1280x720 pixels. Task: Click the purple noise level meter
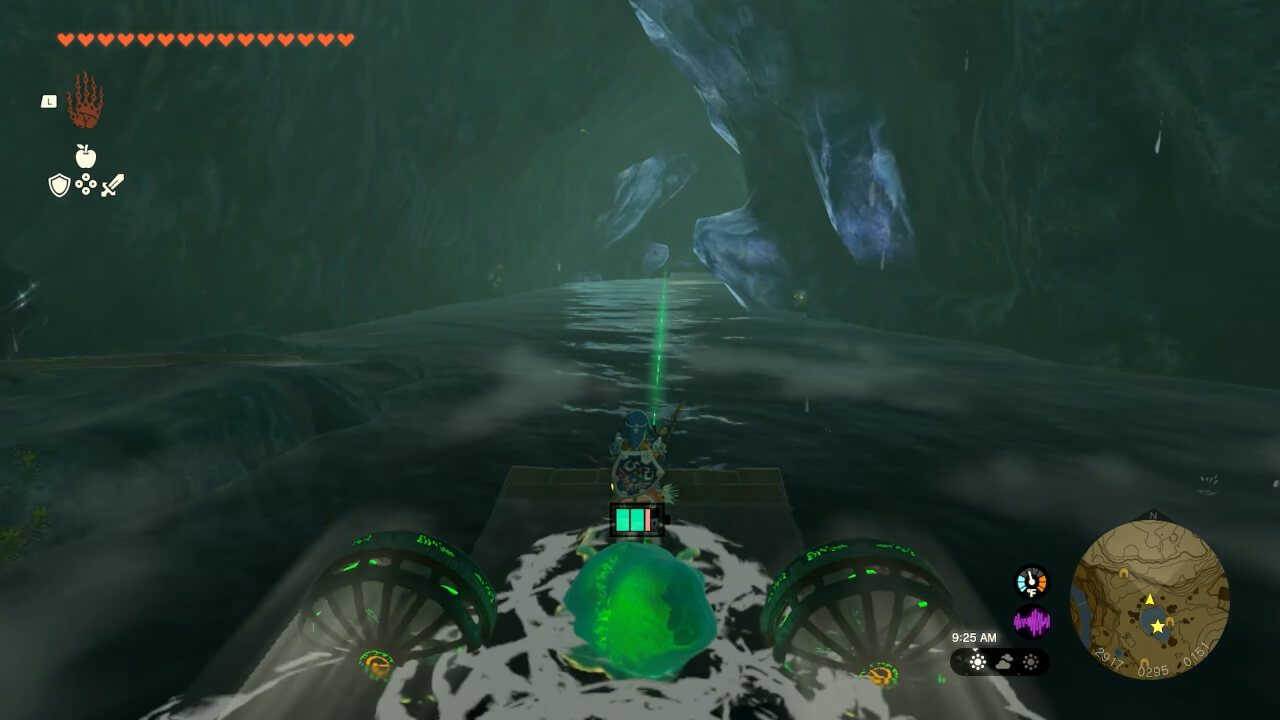[x=1032, y=622]
